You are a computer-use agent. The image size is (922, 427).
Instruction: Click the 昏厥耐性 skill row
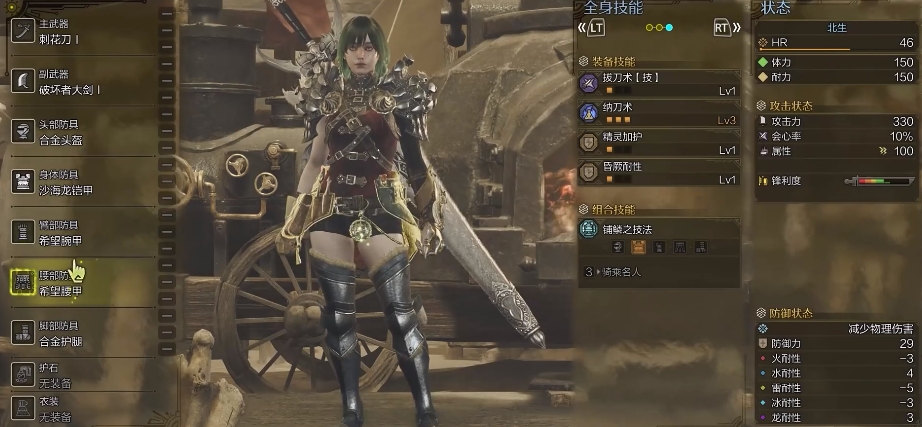(x=660, y=173)
